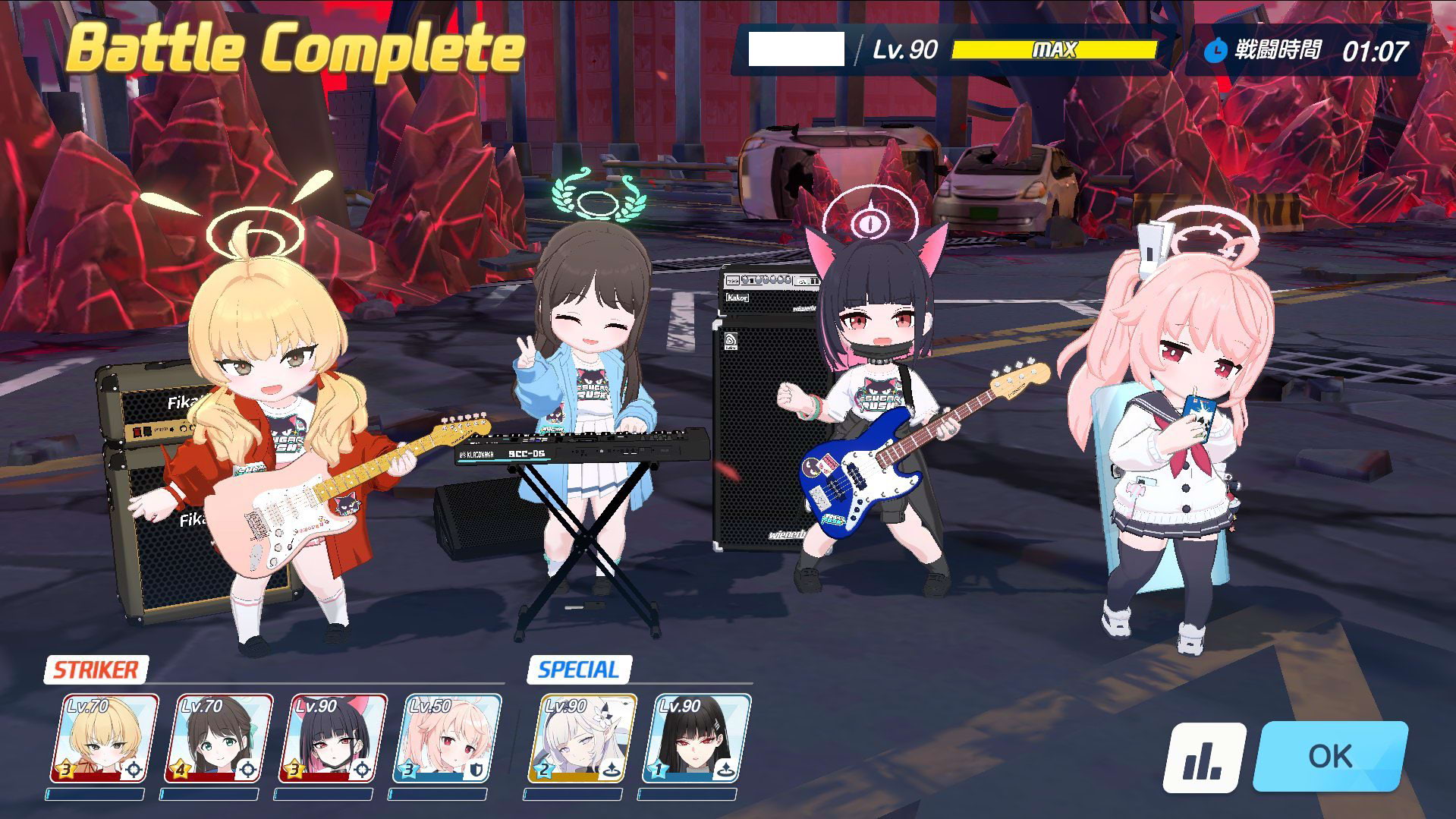Screen dimensions: 1456x819
Task: Open the battle statistics bar-chart button
Action: click(1204, 757)
